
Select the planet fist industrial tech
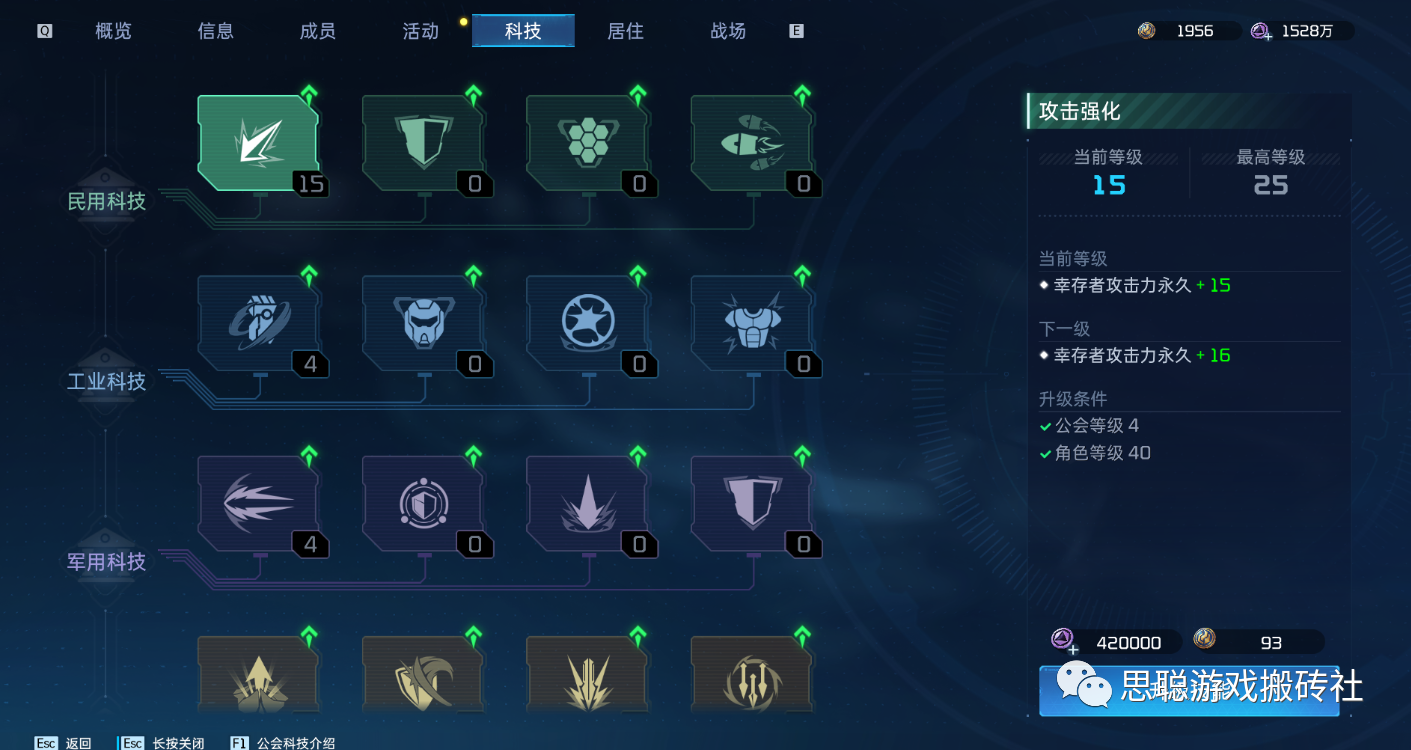[258, 322]
